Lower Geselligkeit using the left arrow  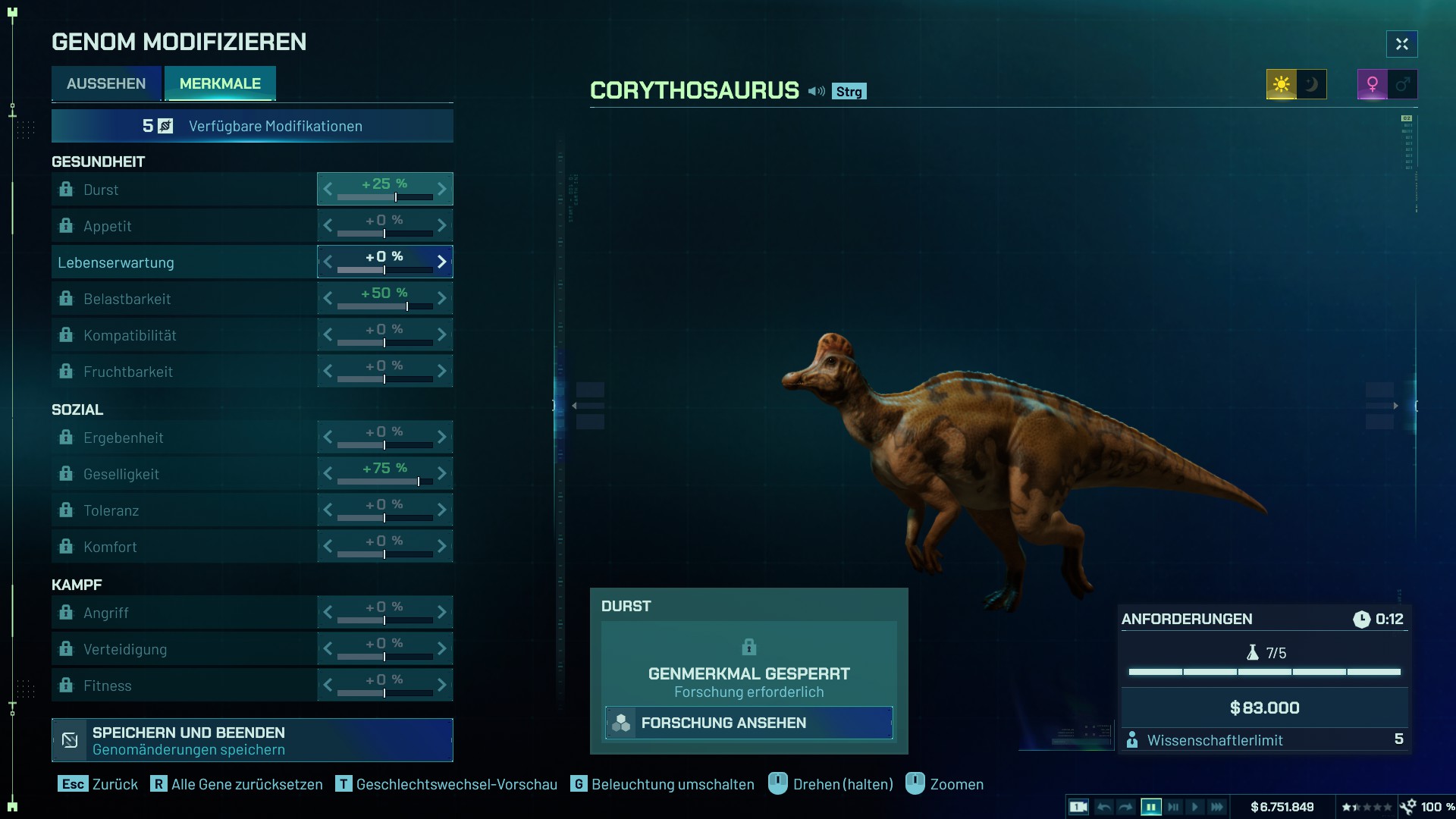(x=328, y=473)
